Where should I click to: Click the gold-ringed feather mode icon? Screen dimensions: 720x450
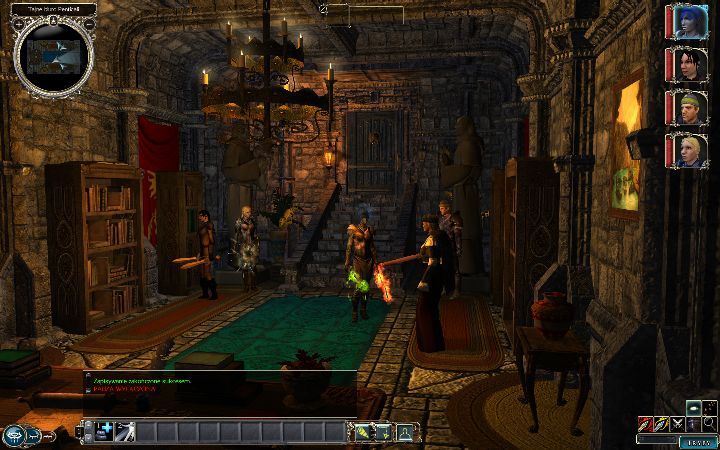pos(661,424)
